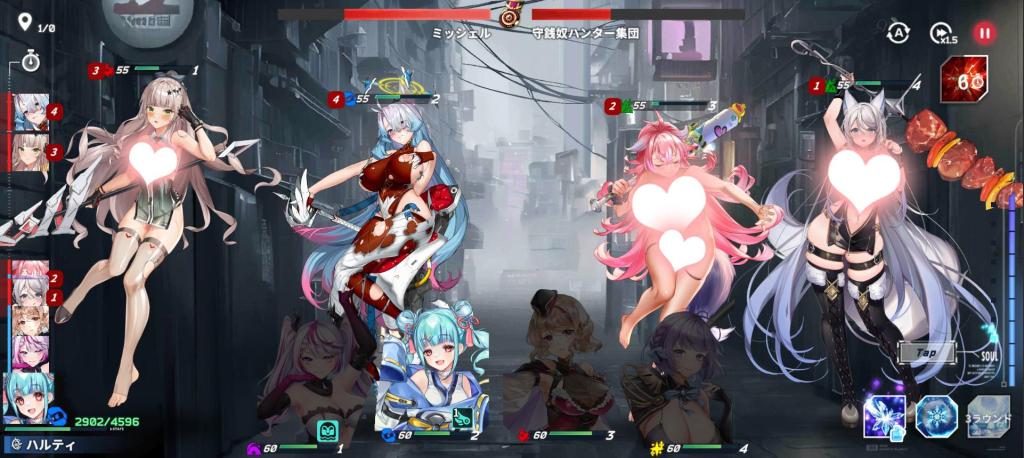The height and width of the screenshot is (458, 1024).
Task: Activate the ice crystal burst skill icon
Action: (885, 416)
